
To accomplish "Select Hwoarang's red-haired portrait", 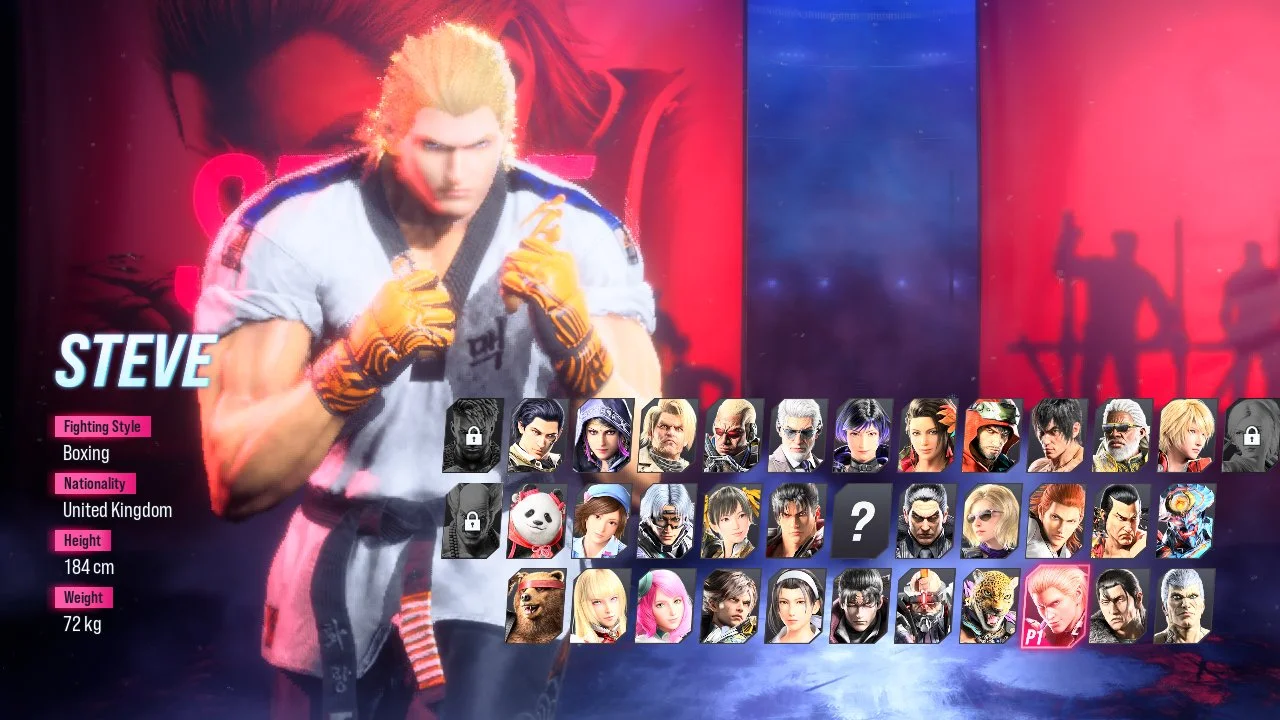I will pyautogui.click(x=1053, y=520).
